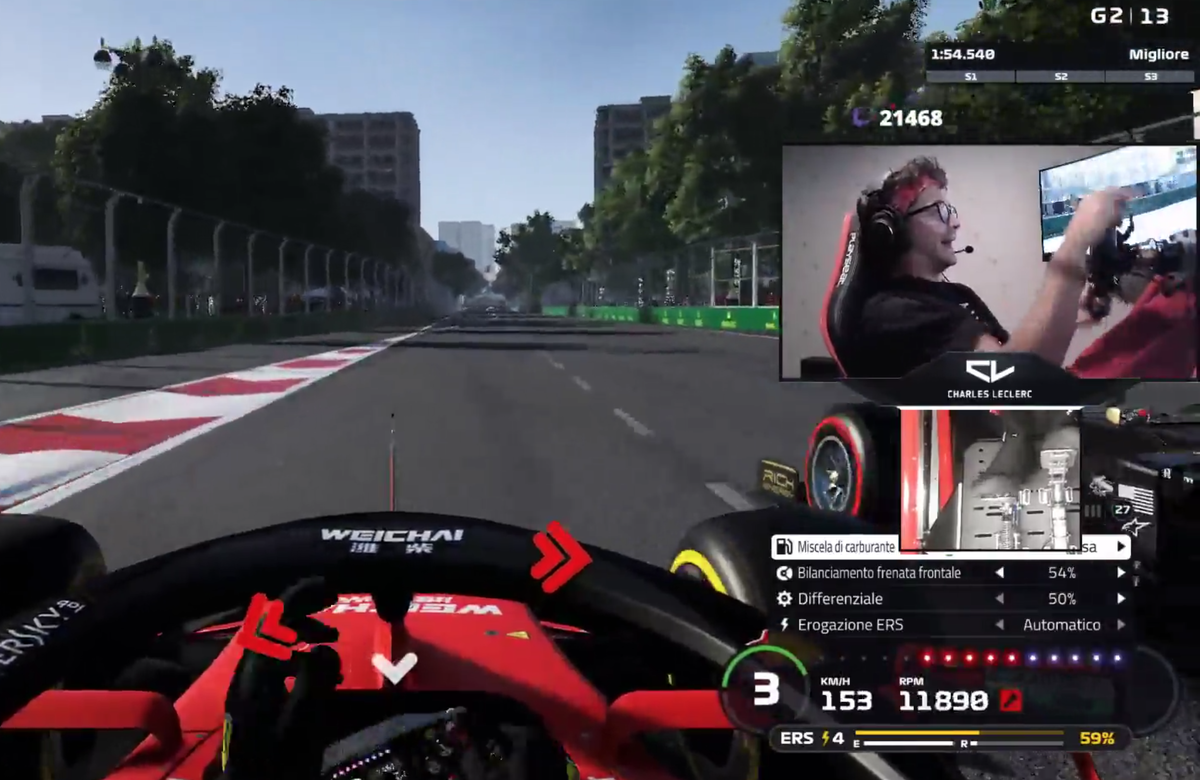Decrease front brake bias below 54%
This screenshot has height=780, width=1200.
999,573
